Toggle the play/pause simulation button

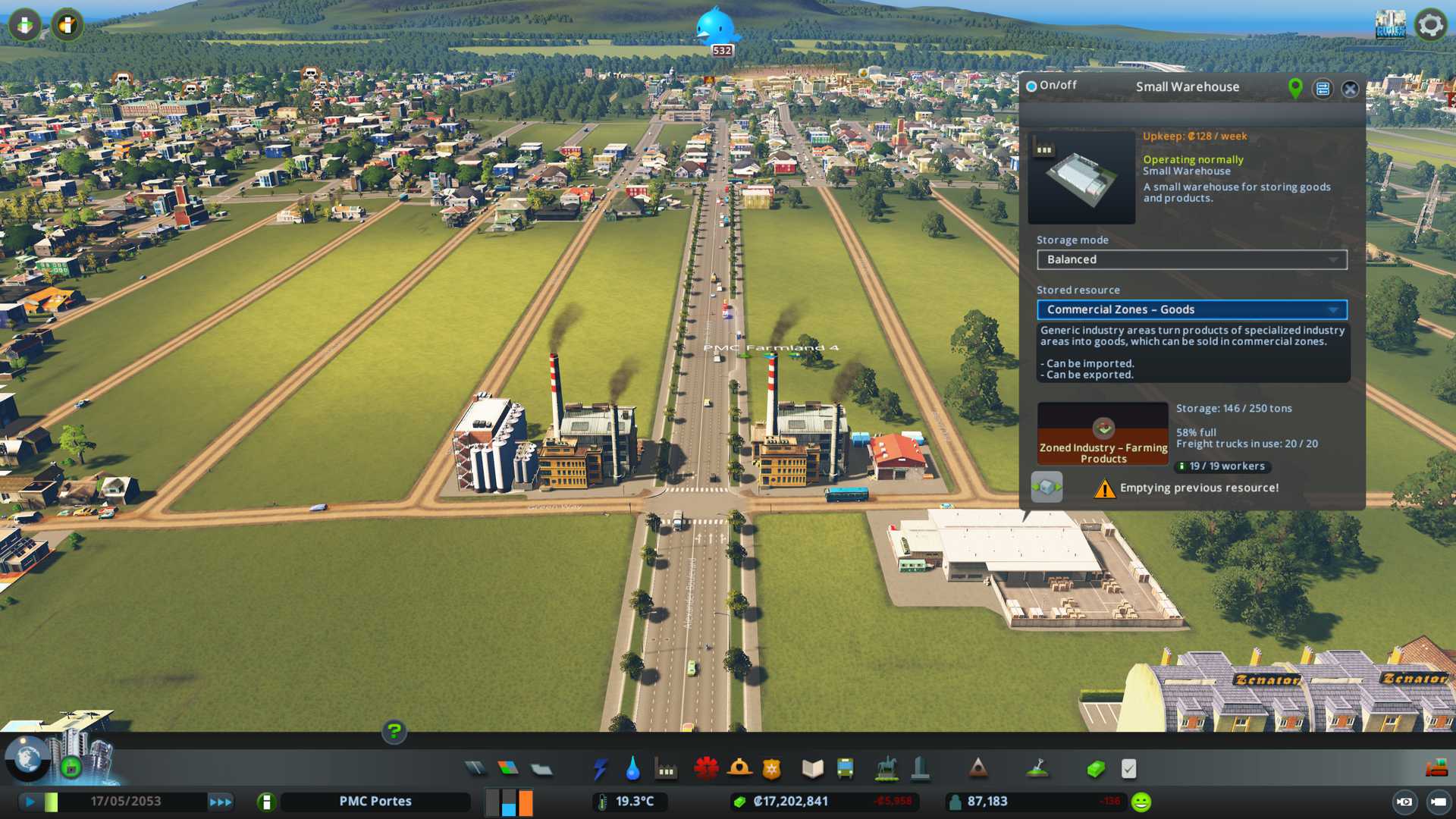click(30, 801)
